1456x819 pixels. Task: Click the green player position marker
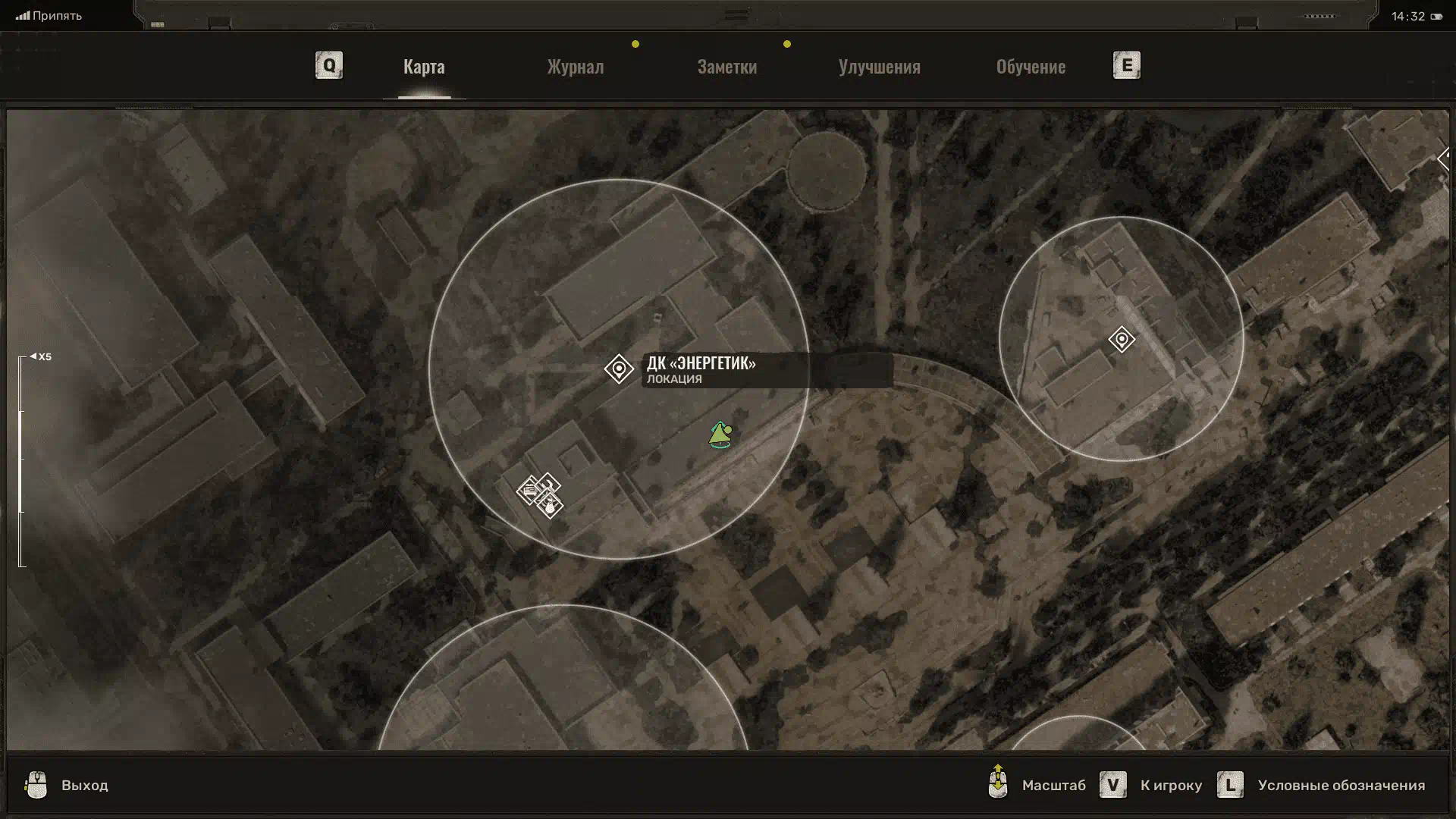coord(720,435)
